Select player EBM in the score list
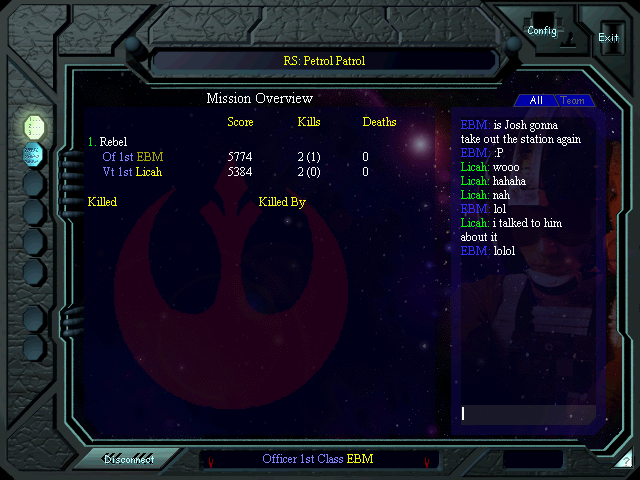The image size is (640, 480). (x=132, y=157)
